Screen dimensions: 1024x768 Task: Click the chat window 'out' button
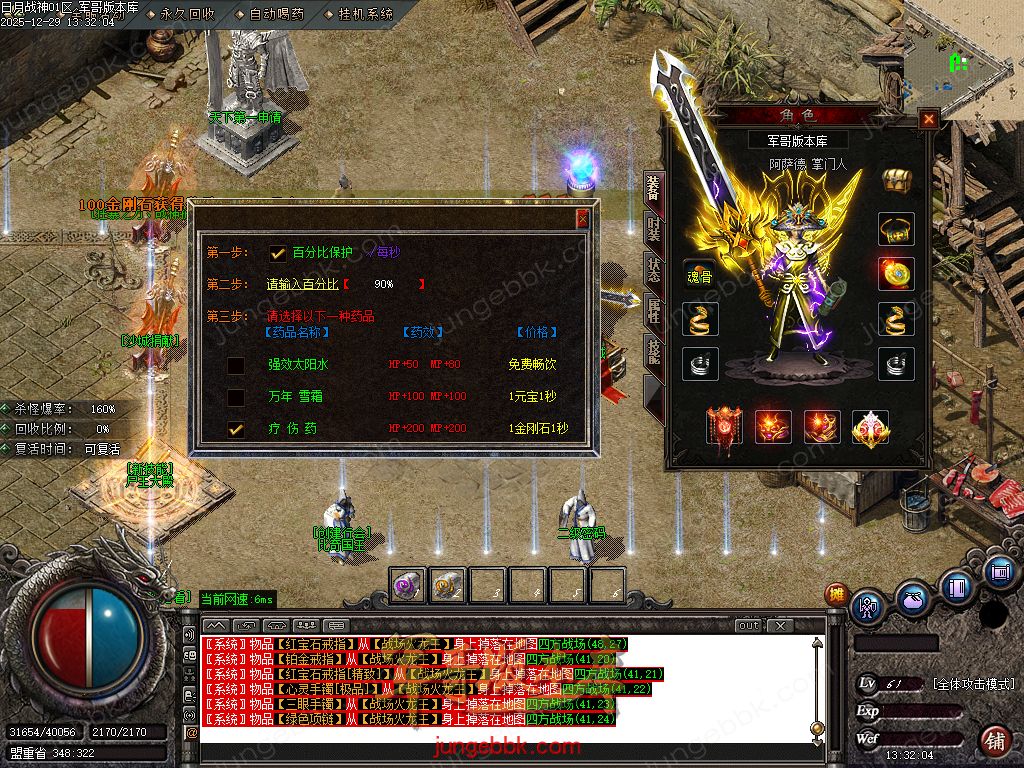click(x=748, y=625)
